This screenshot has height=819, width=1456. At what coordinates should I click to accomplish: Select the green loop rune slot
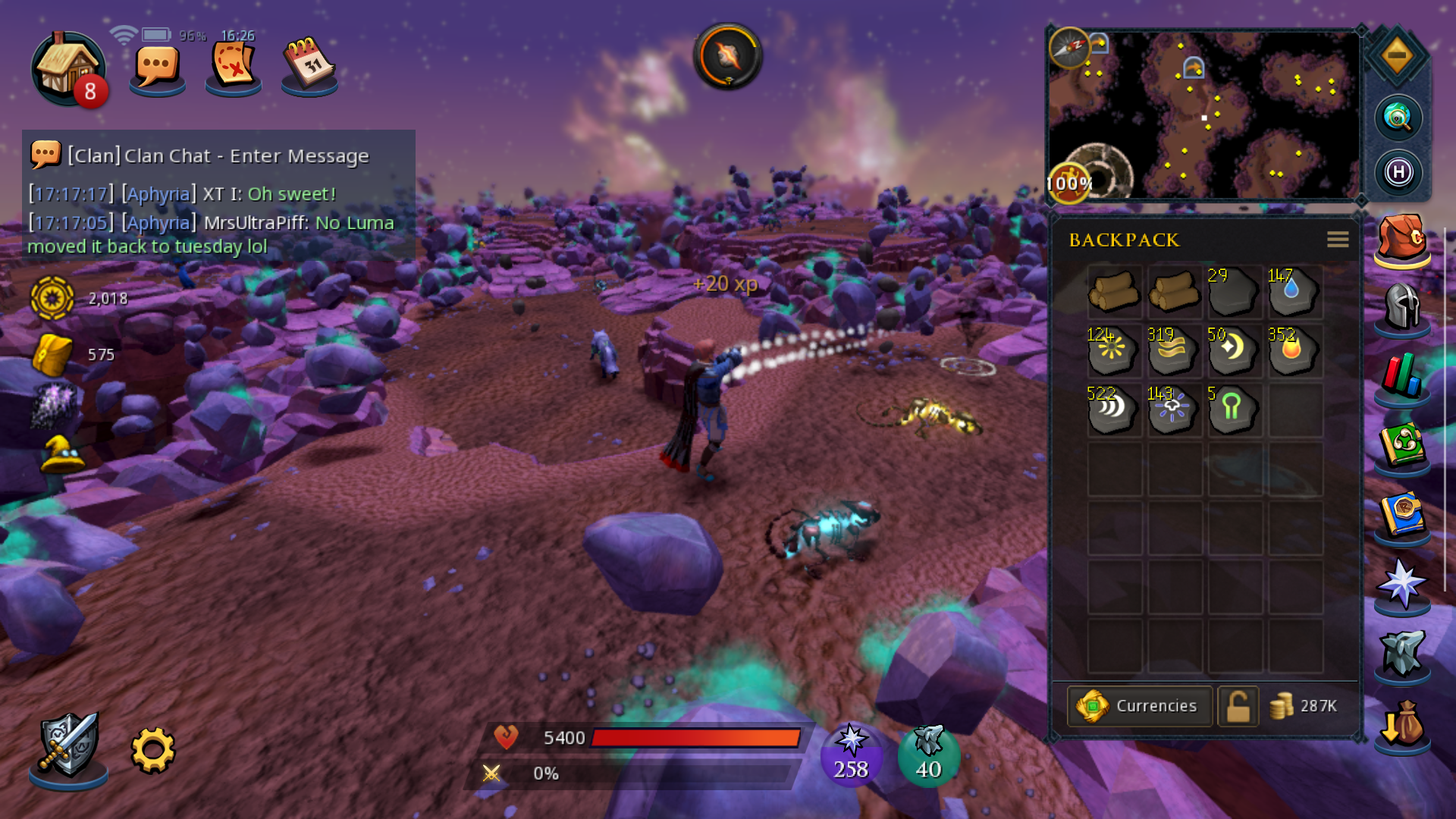point(1233,409)
